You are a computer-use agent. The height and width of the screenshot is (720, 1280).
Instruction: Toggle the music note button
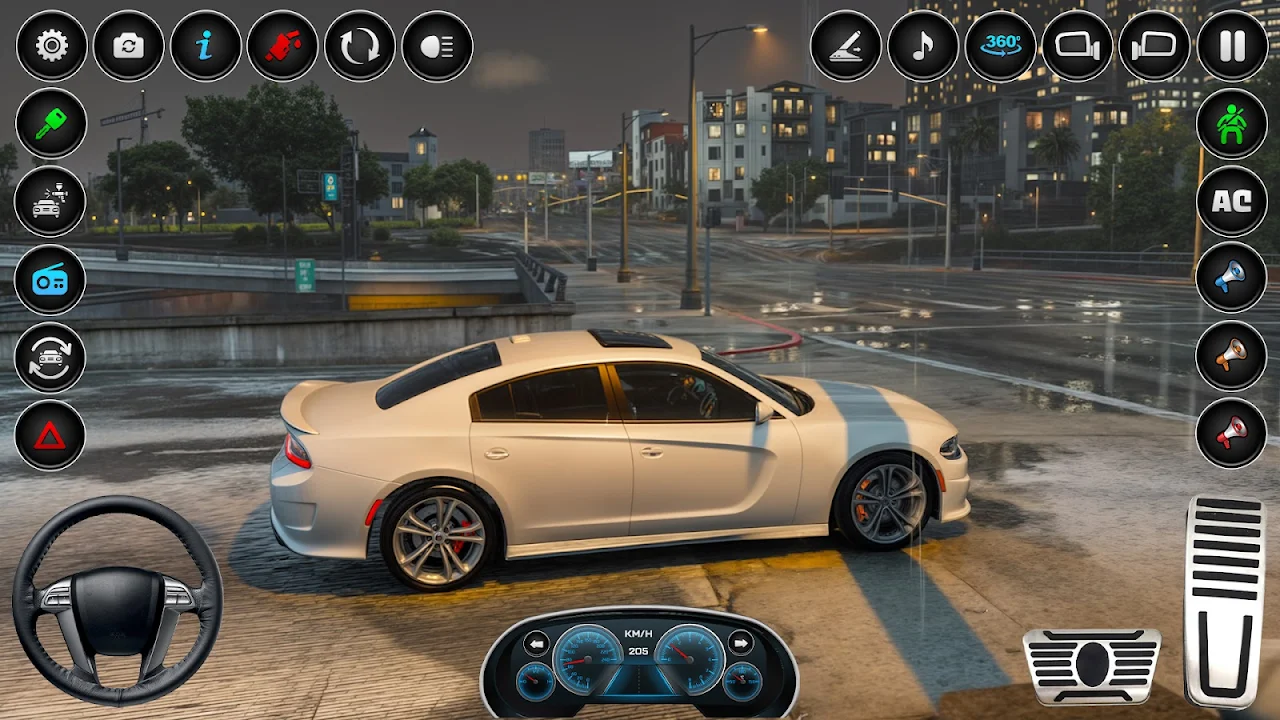[x=923, y=46]
